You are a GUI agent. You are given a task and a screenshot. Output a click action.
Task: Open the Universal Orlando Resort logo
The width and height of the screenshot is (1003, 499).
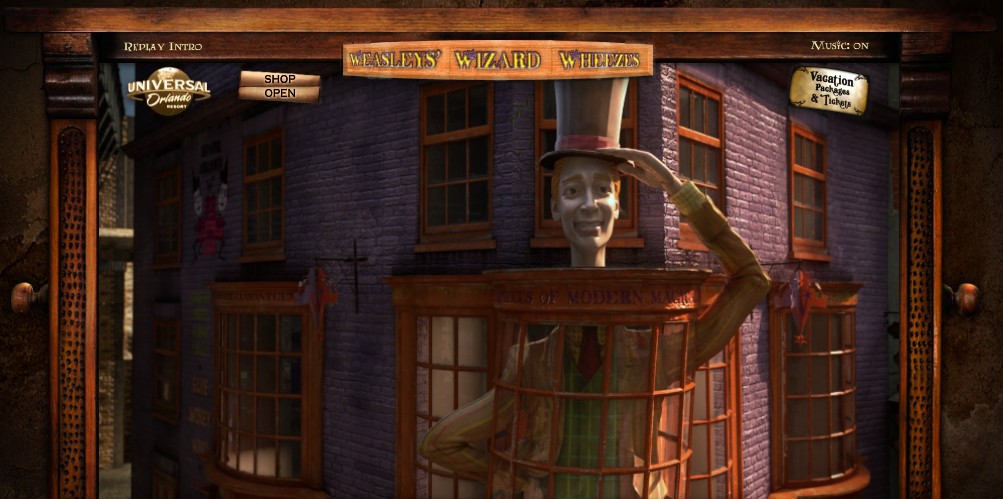tap(168, 90)
